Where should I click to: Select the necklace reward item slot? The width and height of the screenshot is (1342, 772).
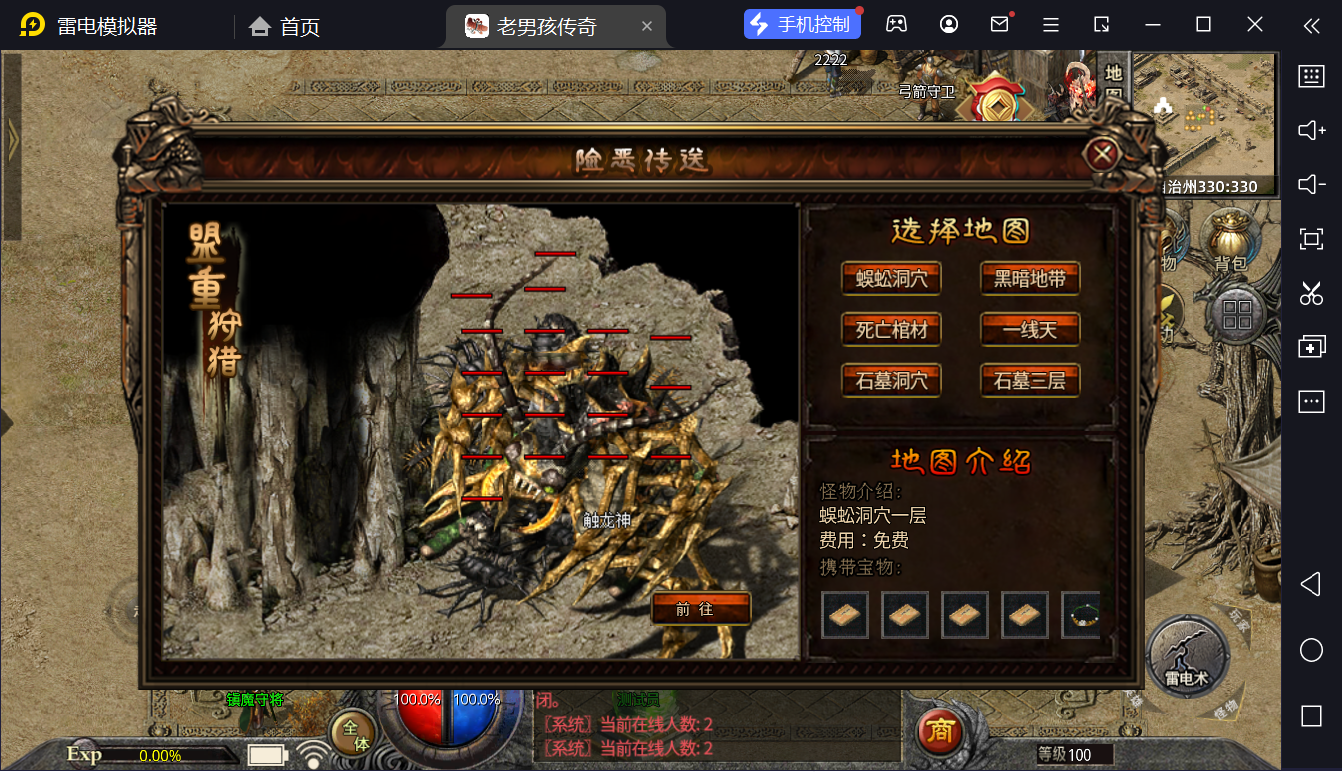(1082, 615)
